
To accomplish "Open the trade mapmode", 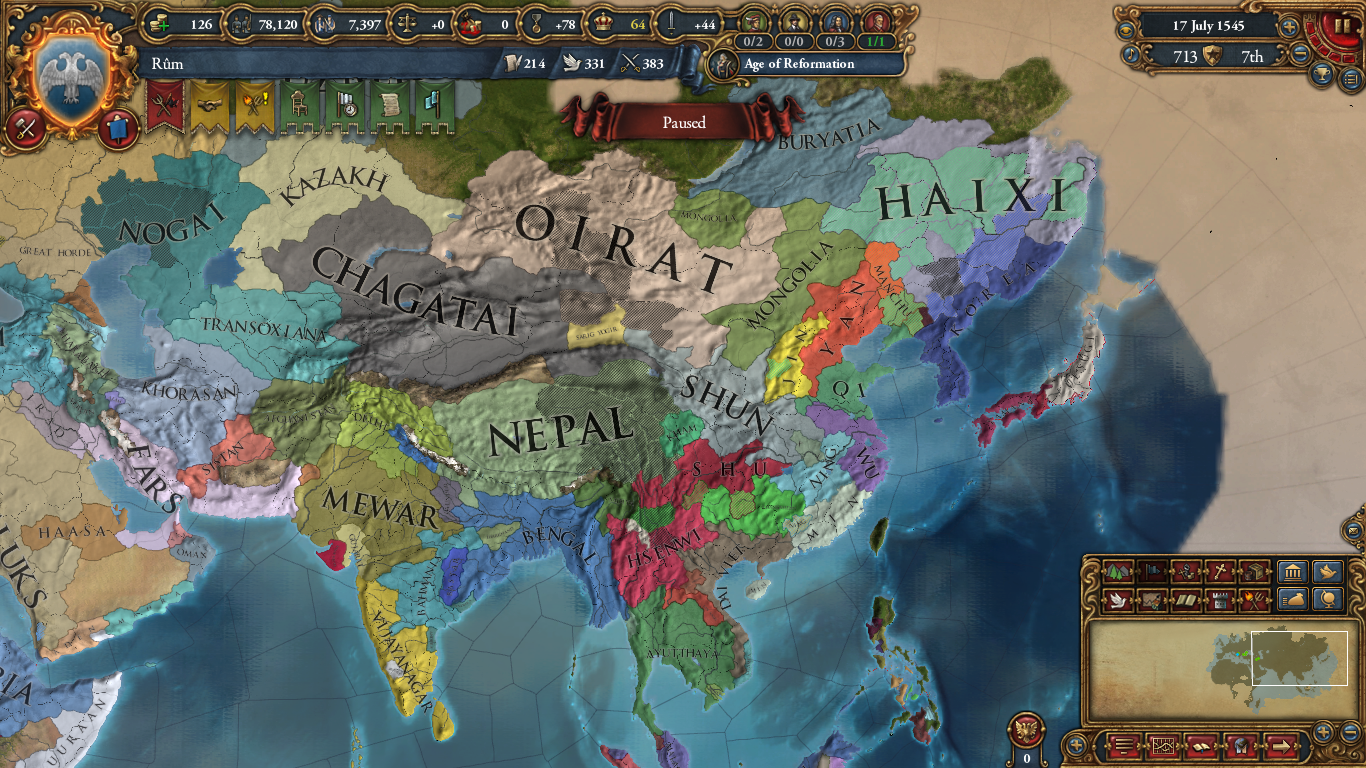I will [1254, 572].
